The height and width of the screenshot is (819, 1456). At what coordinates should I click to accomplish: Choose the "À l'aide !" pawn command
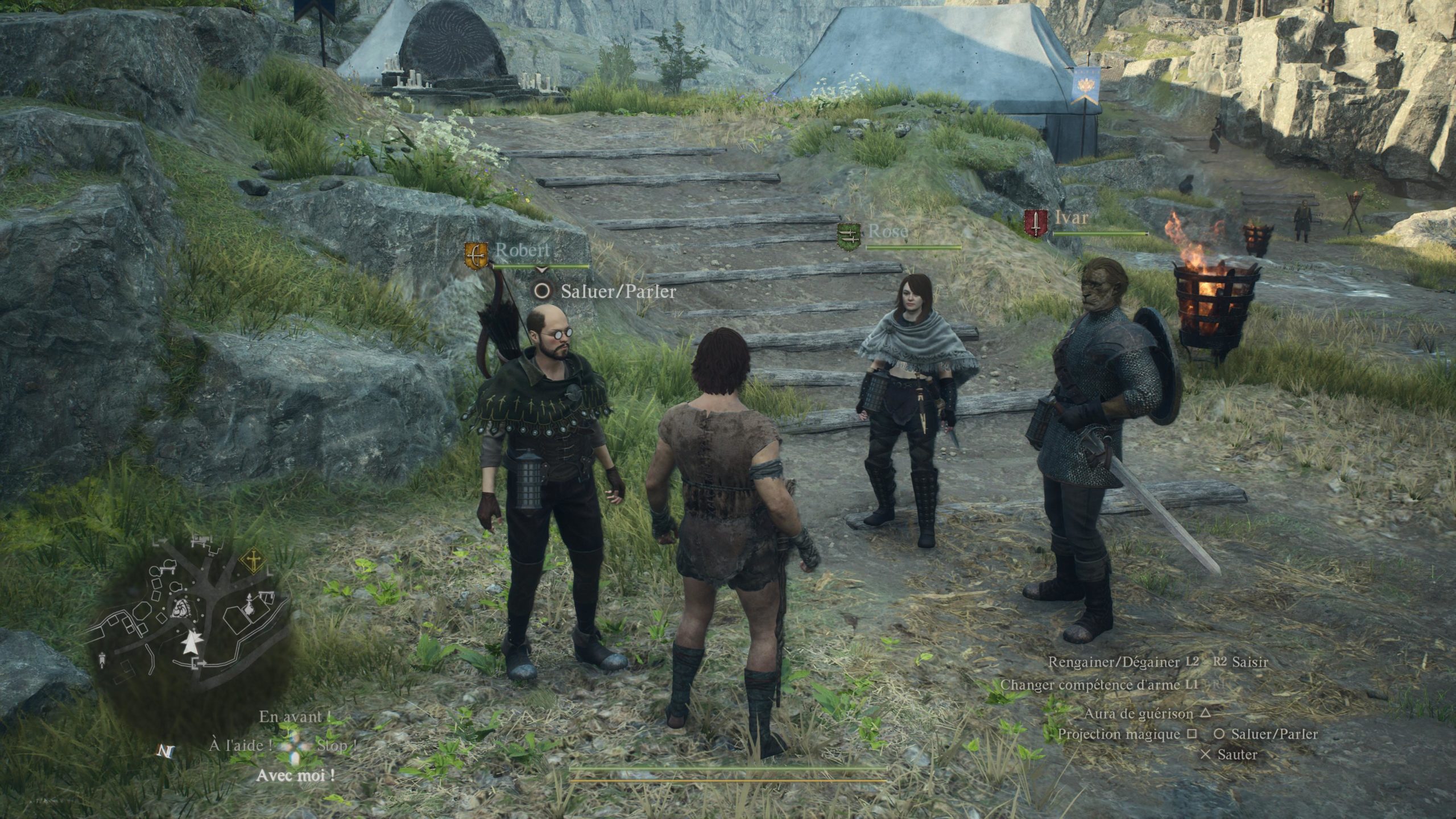(239, 745)
